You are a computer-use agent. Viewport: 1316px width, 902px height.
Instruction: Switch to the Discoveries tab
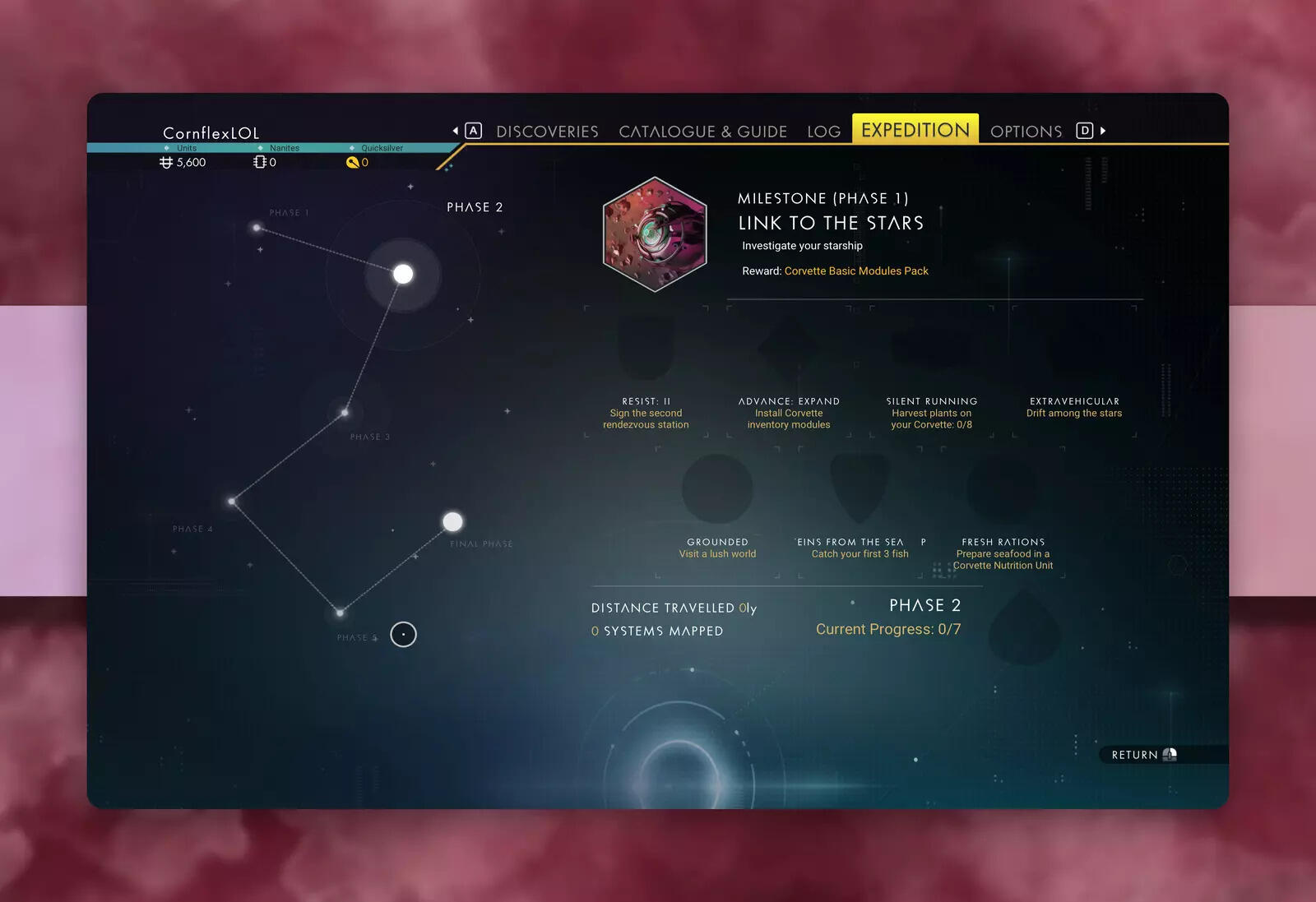(547, 131)
